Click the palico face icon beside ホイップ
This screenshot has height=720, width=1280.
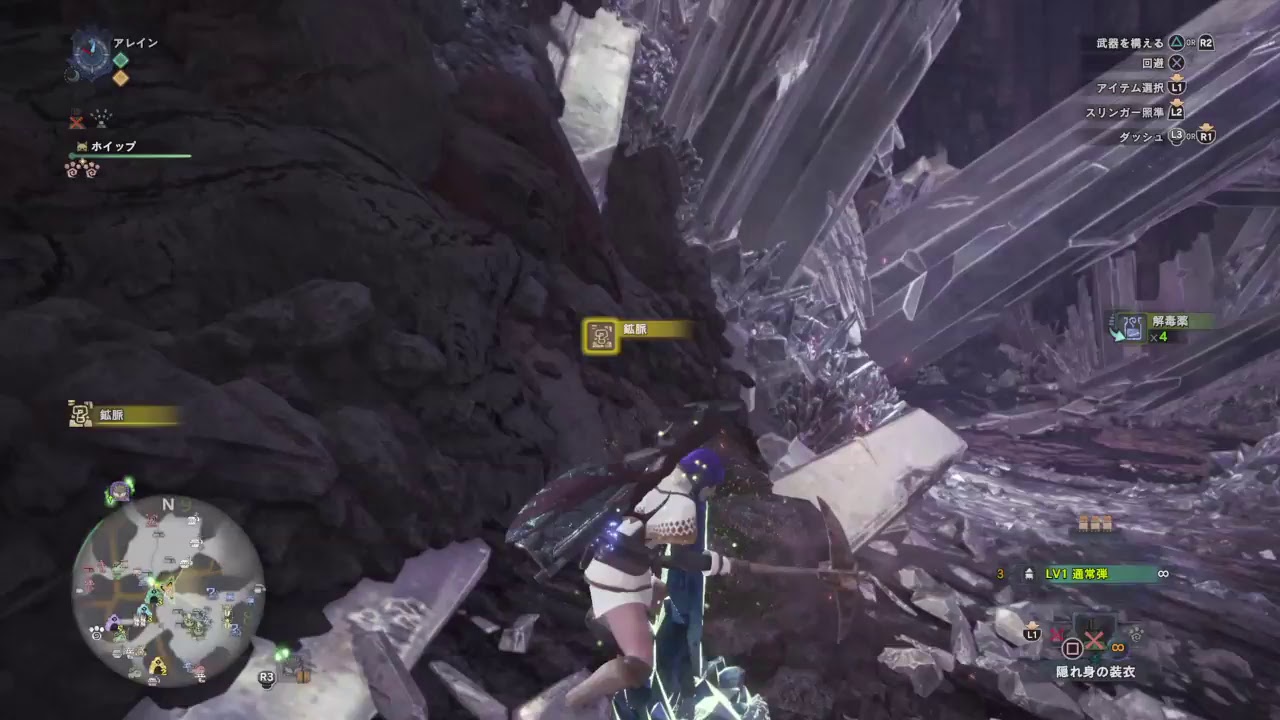pyautogui.click(x=81, y=145)
